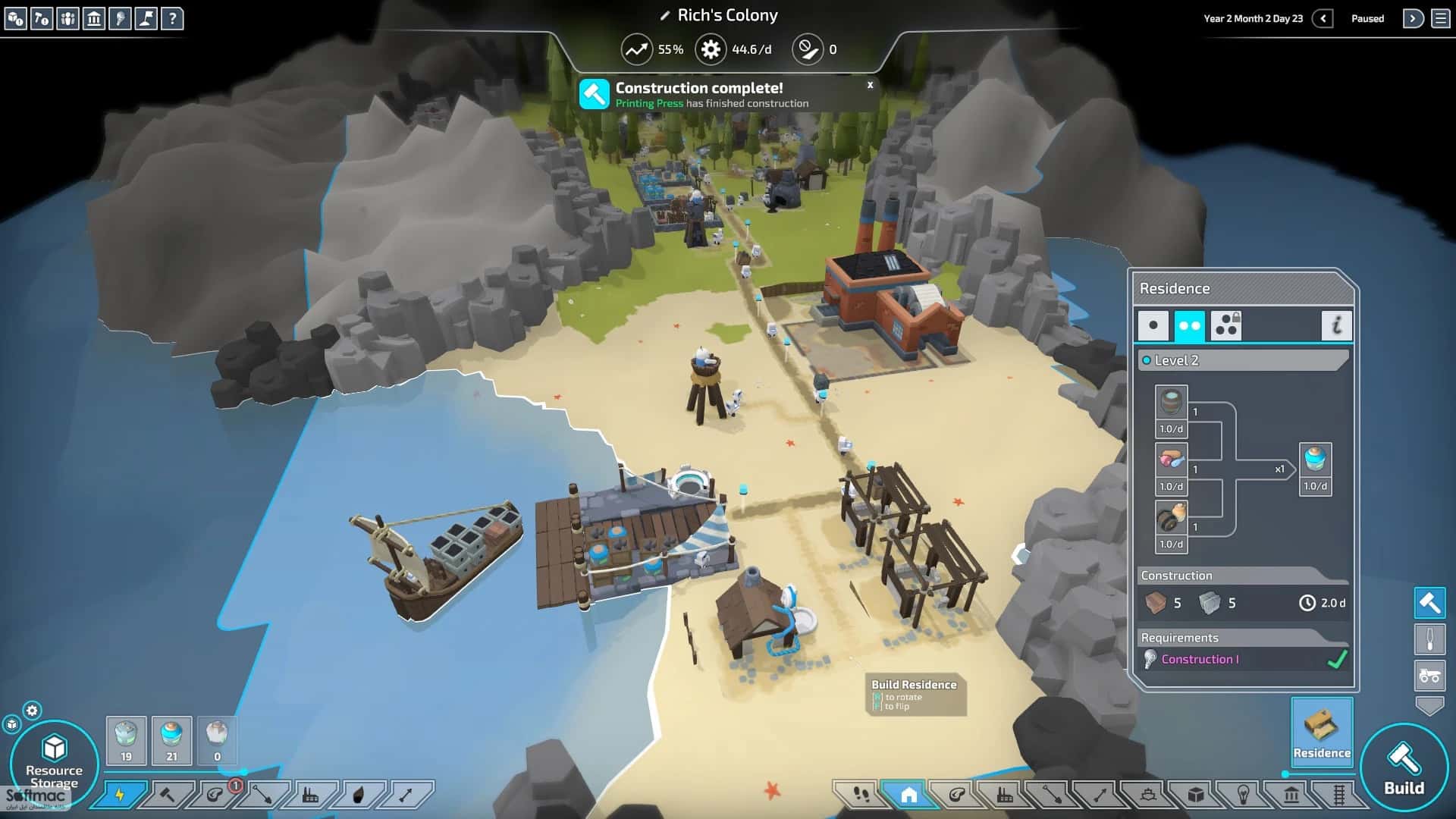Viewport: 1456px width, 819px height.
Task: Open the question mark help button
Action: 172,18
